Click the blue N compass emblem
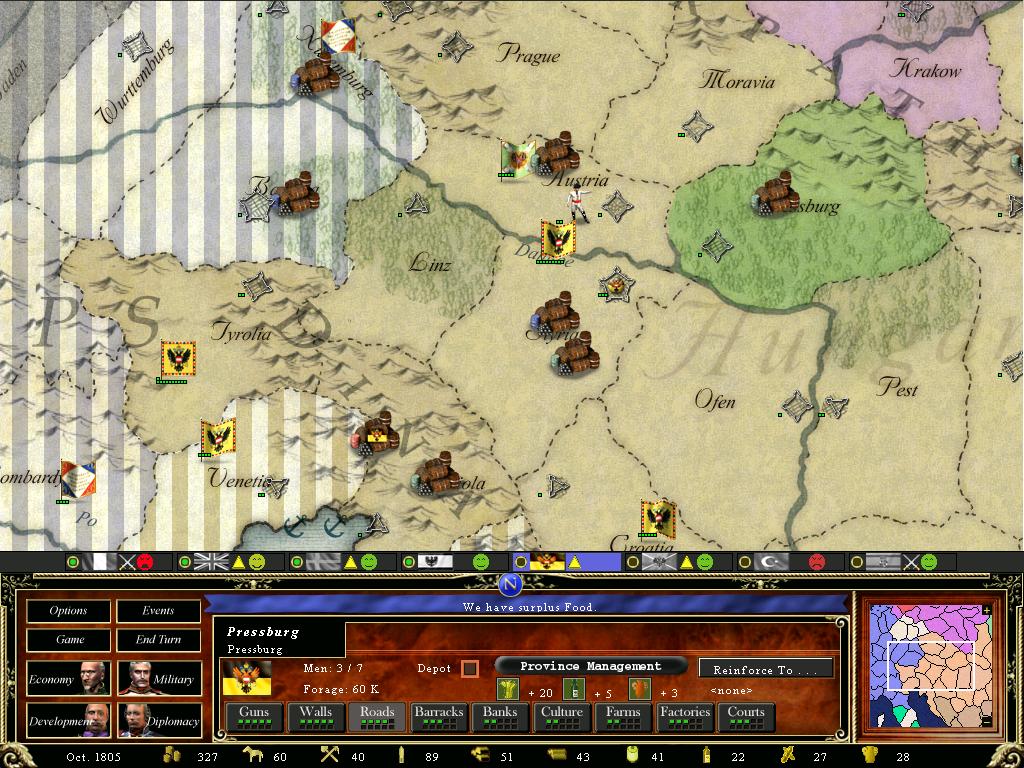Image resolution: width=1024 pixels, height=768 pixels. point(511,585)
